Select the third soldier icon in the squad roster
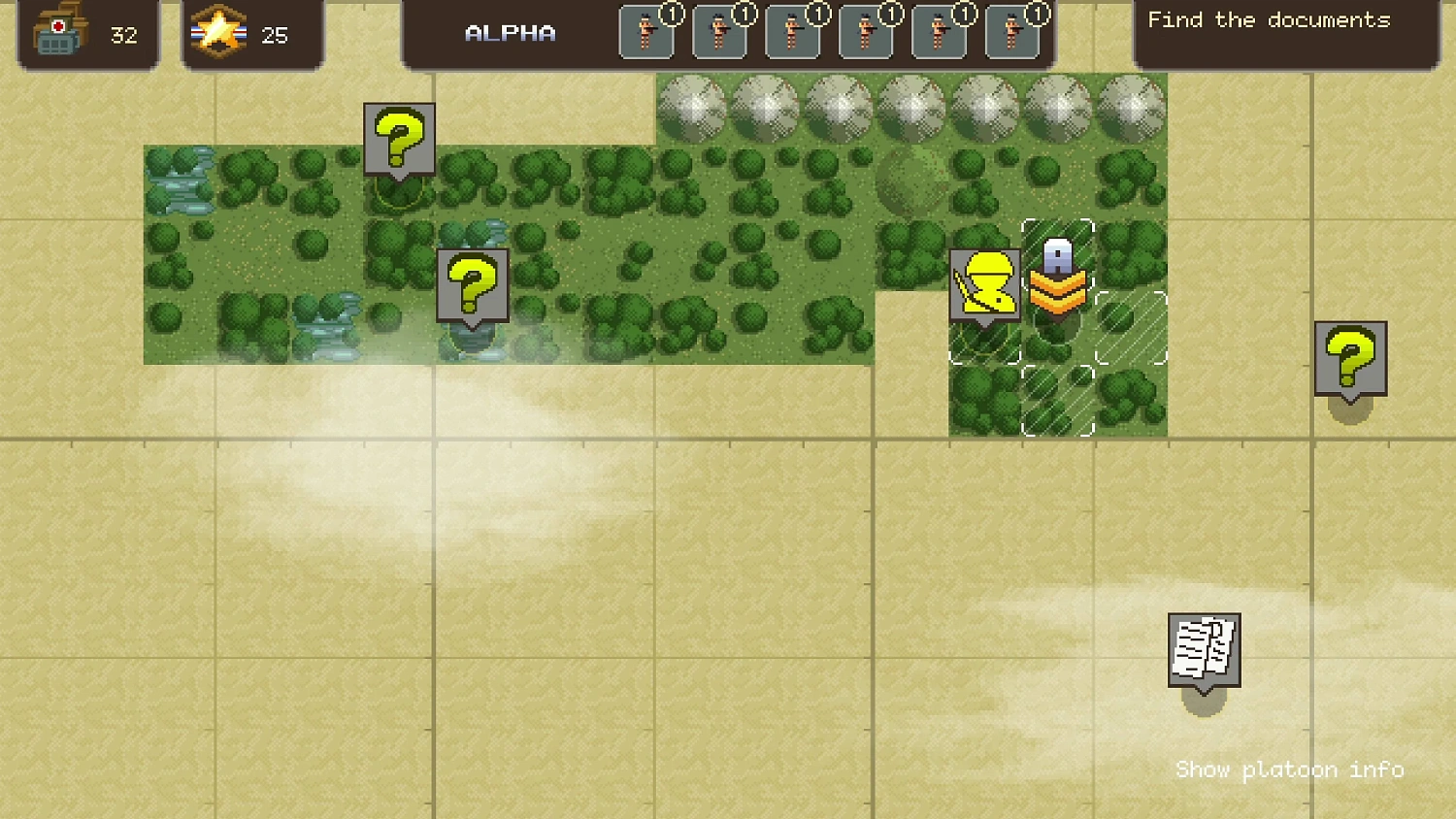 point(792,32)
